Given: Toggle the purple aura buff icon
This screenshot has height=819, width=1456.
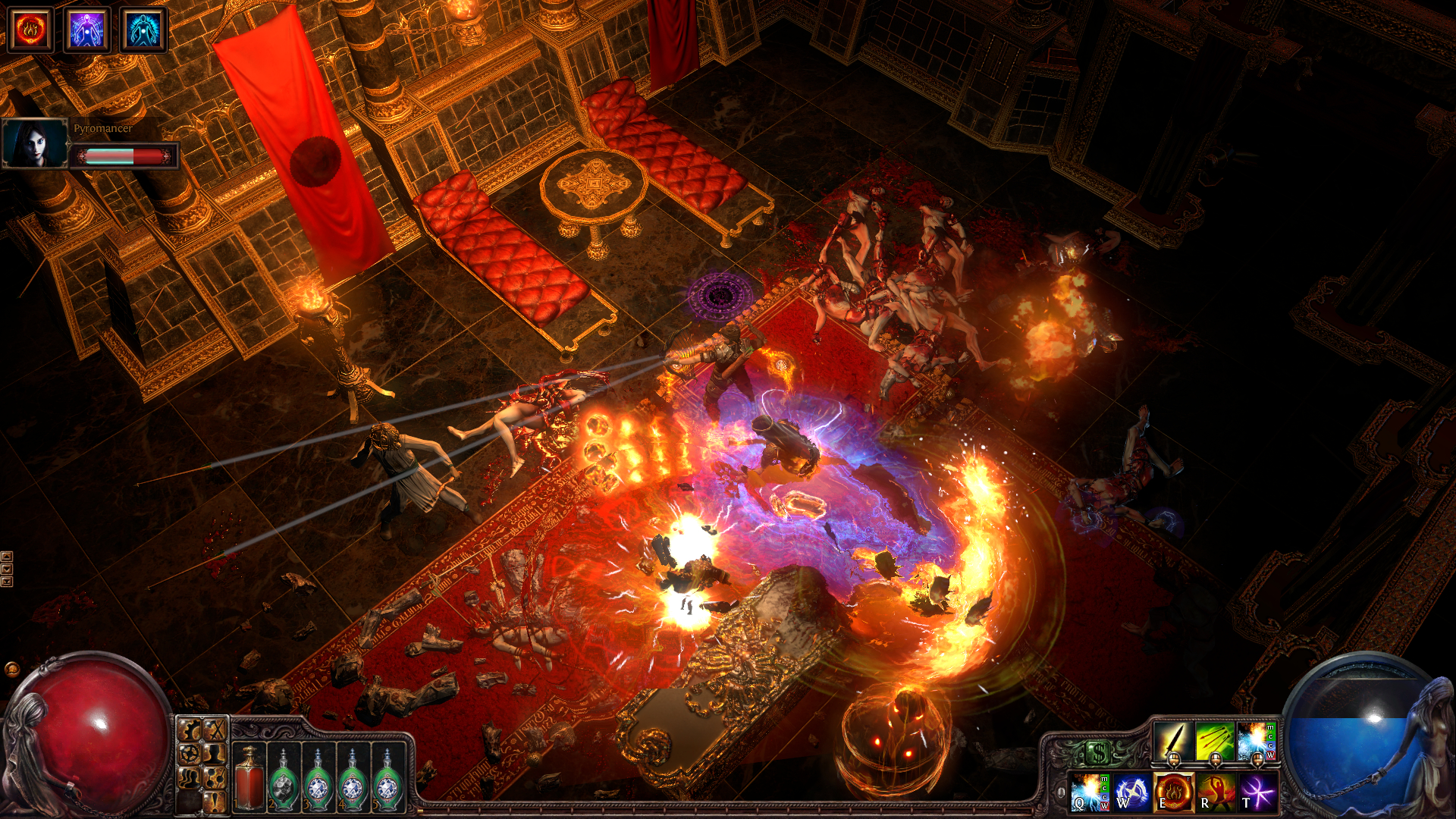Looking at the screenshot, I should [87, 30].
